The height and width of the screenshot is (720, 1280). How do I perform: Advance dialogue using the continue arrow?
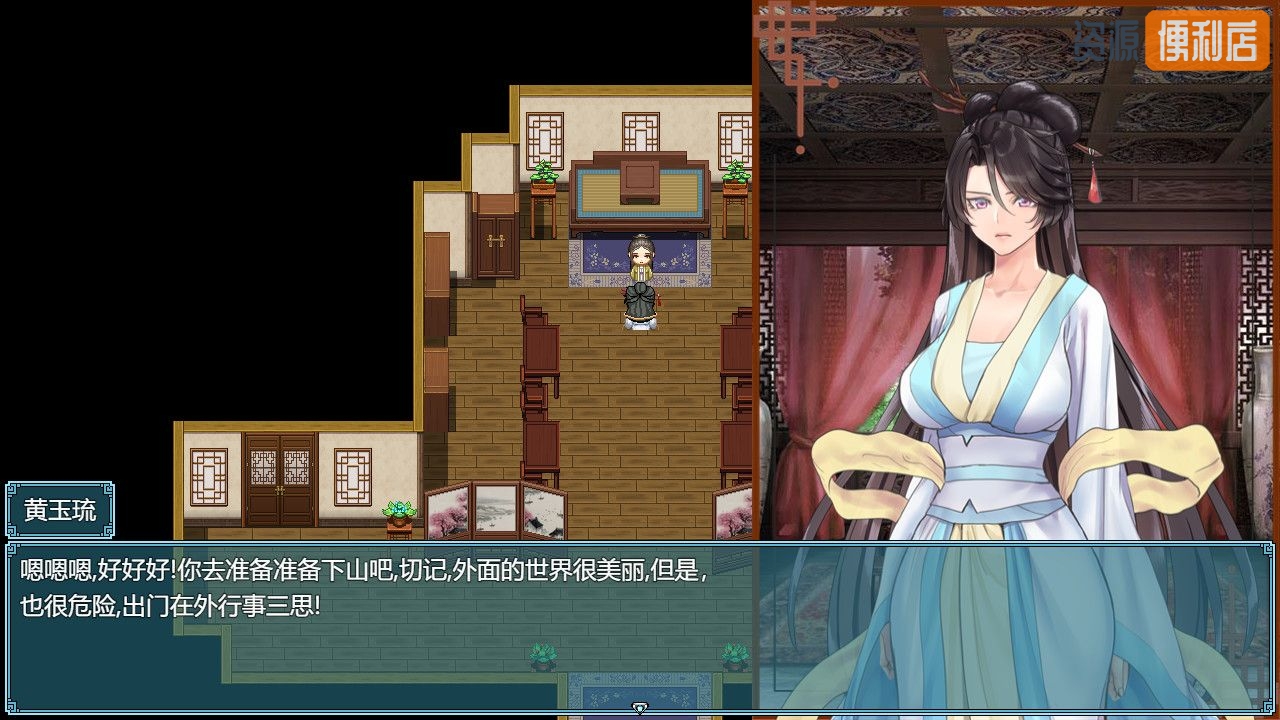tap(640, 708)
